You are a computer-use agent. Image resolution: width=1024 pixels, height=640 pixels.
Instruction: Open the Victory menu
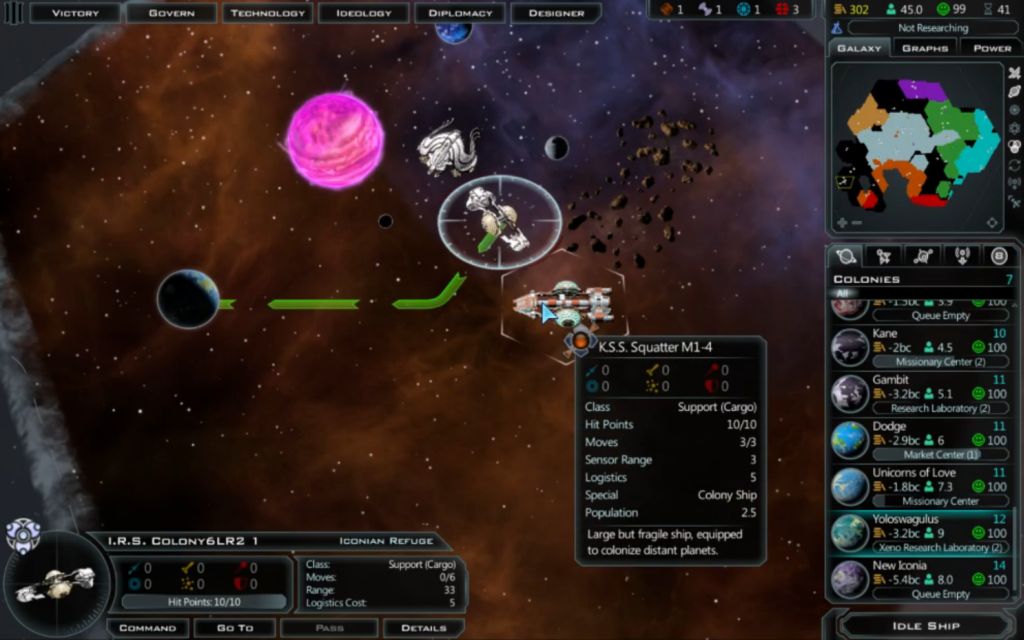(x=75, y=13)
